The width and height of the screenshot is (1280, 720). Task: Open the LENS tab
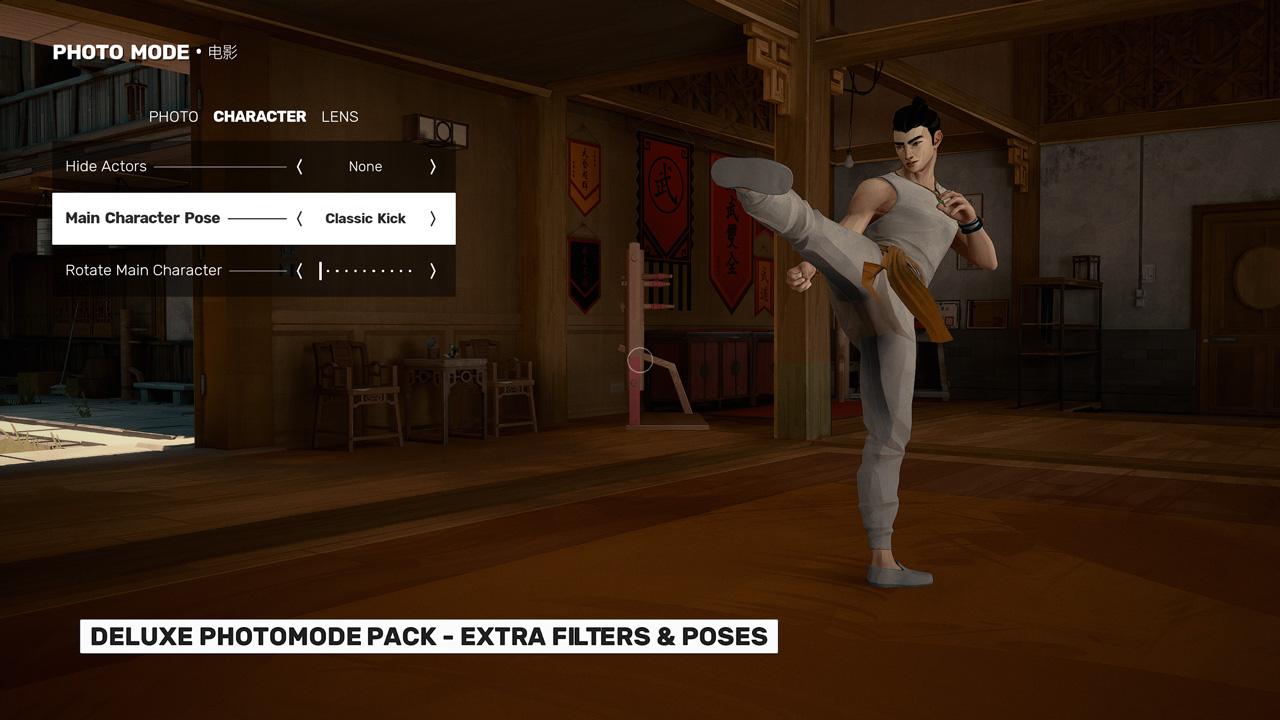pyautogui.click(x=339, y=117)
